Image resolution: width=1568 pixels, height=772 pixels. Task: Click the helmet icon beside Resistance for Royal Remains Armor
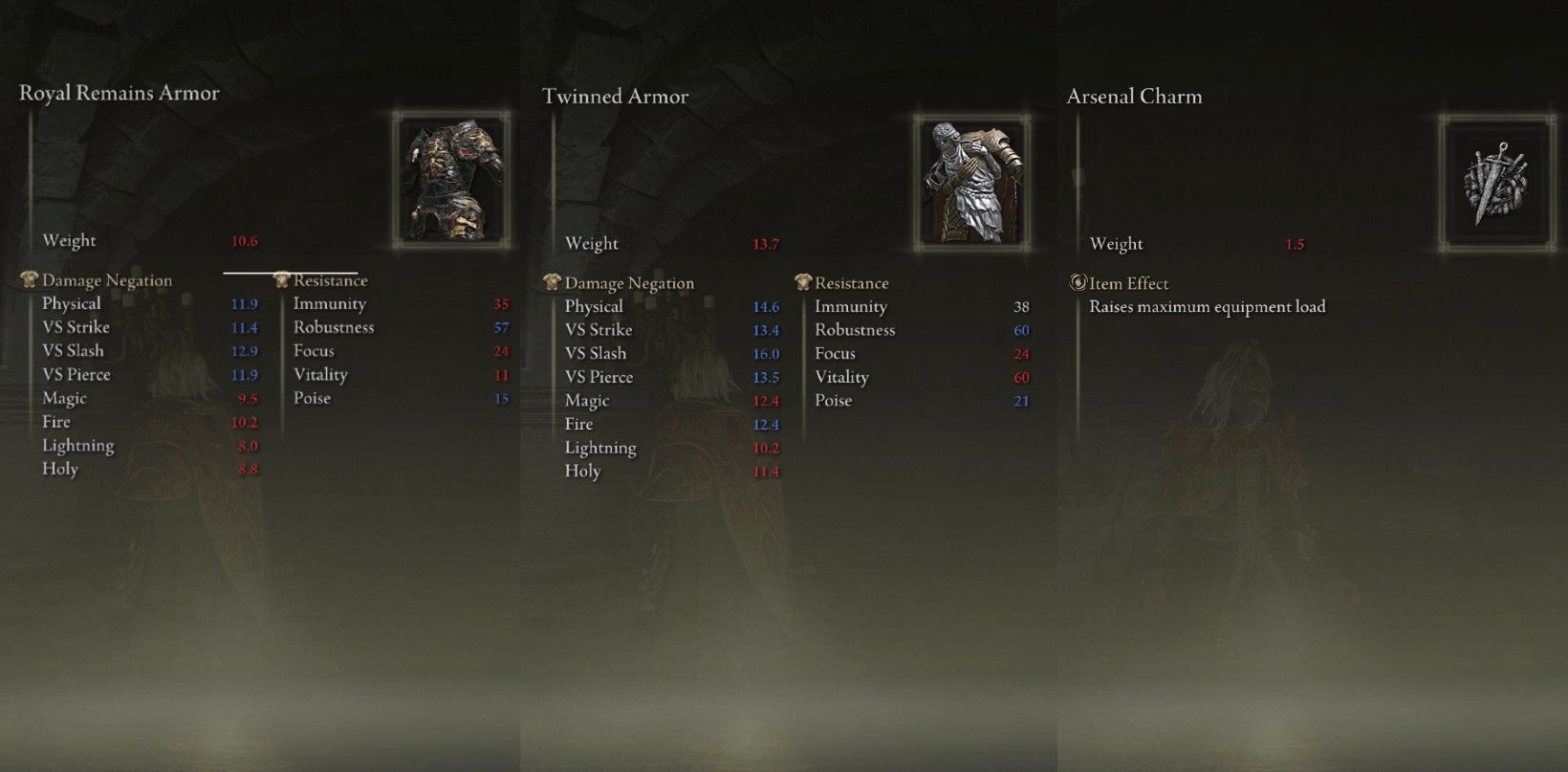point(282,279)
